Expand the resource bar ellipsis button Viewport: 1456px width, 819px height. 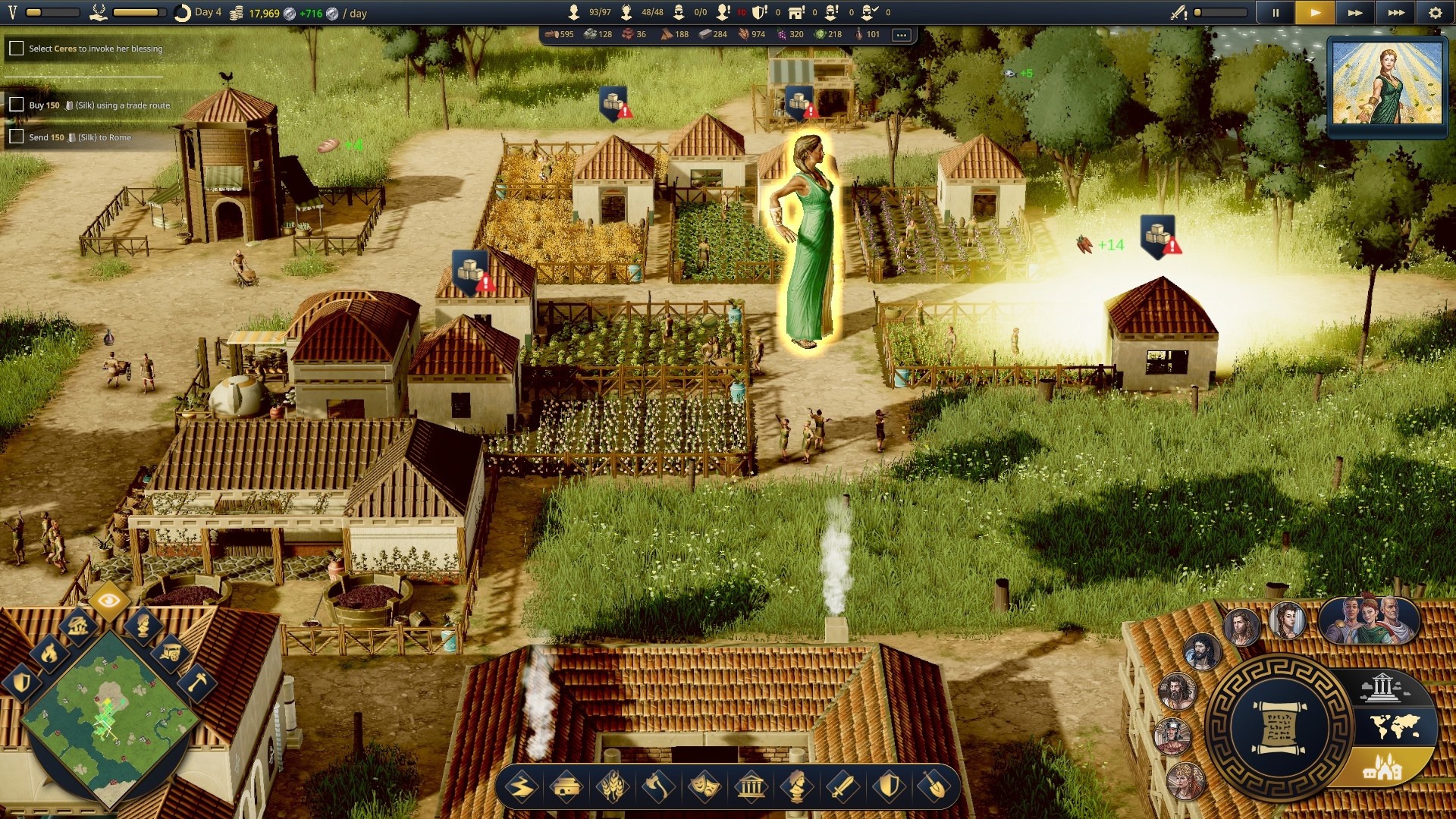click(901, 35)
